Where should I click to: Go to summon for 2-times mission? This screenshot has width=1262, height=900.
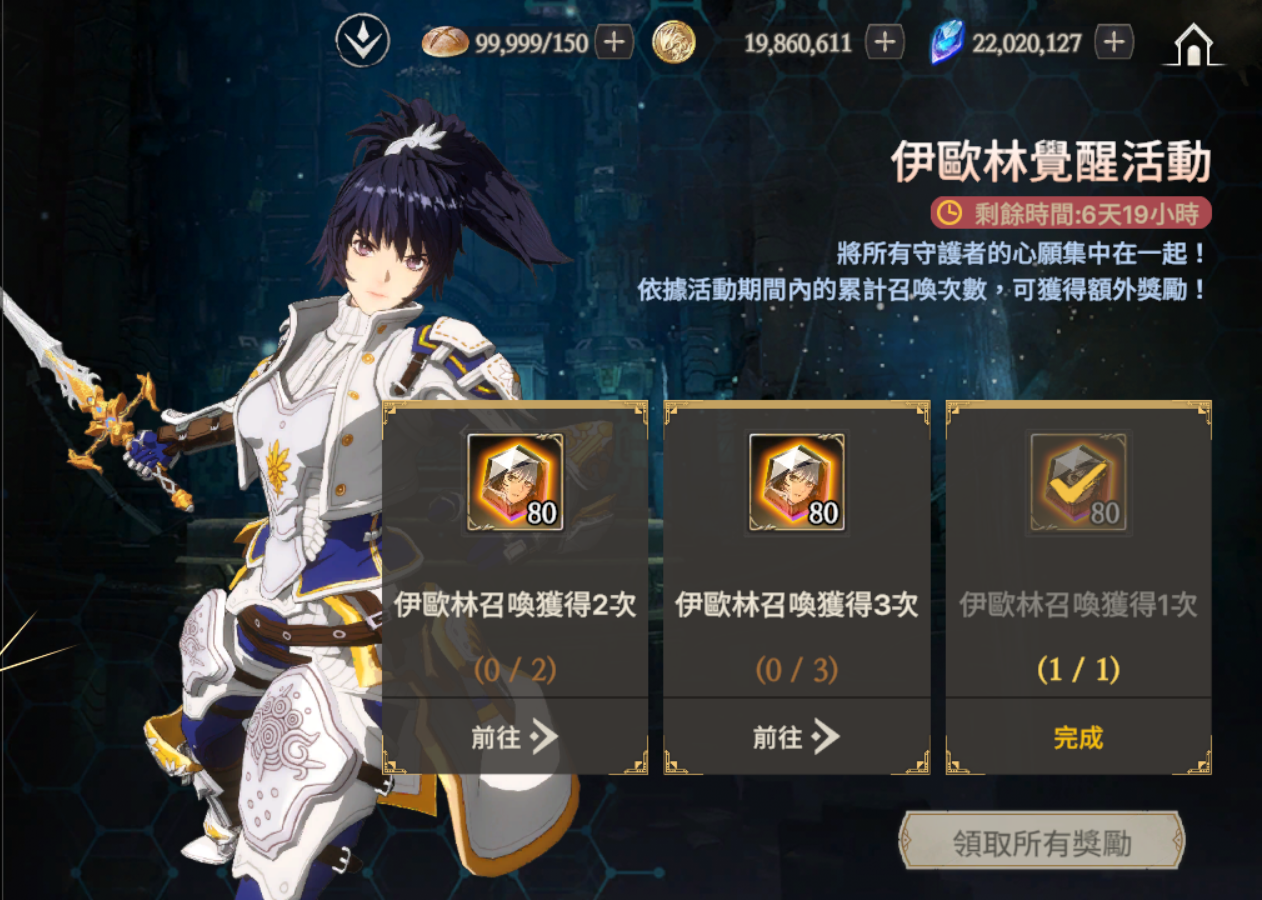[515, 738]
